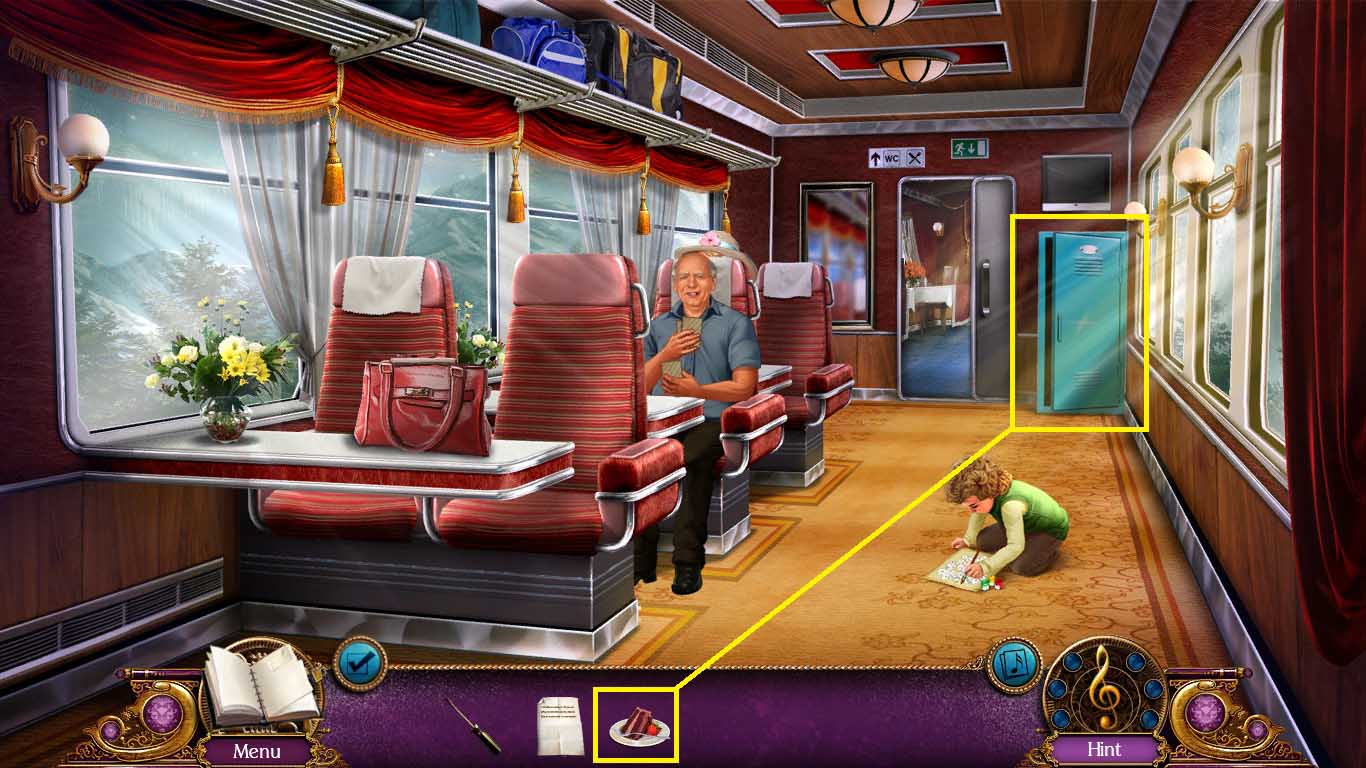1366x768 pixels.
Task: Click the blue checkmark tasks icon
Action: (360, 663)
